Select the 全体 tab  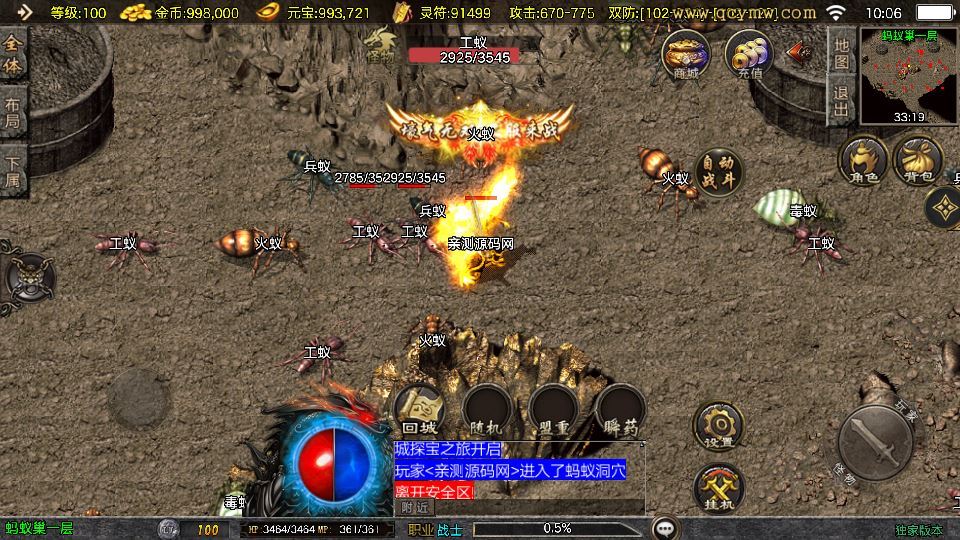pos(13,54)
